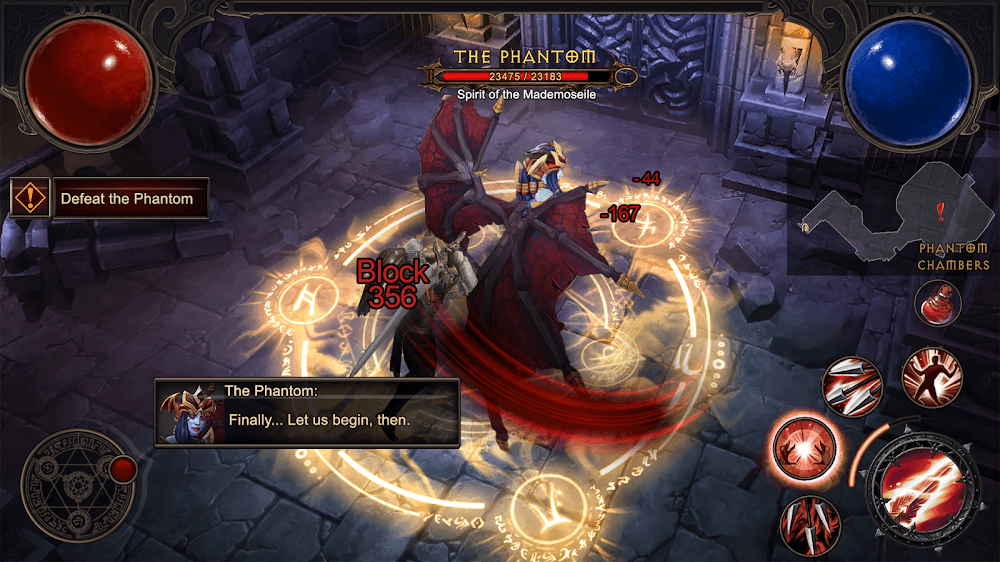Tap the red virtual joystick knob

coord(124,468)
